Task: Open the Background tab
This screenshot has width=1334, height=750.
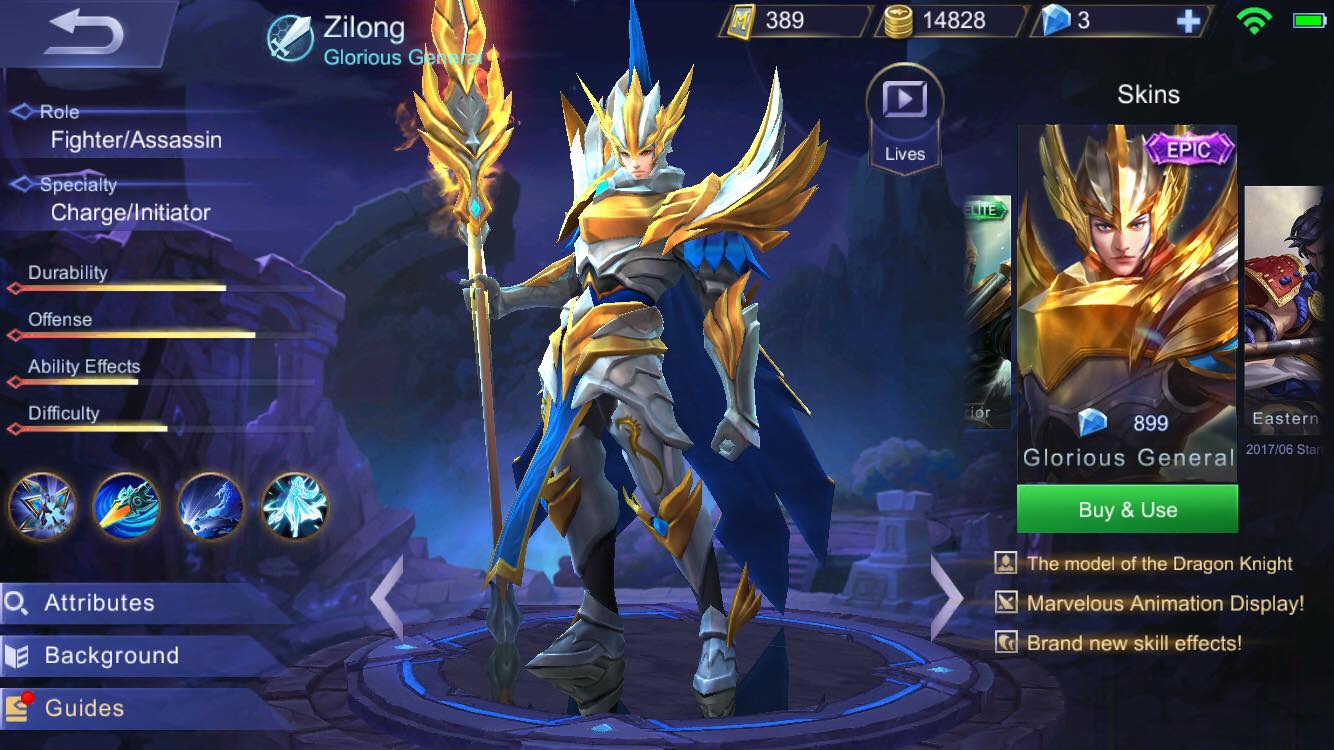Action: [110, 655]
